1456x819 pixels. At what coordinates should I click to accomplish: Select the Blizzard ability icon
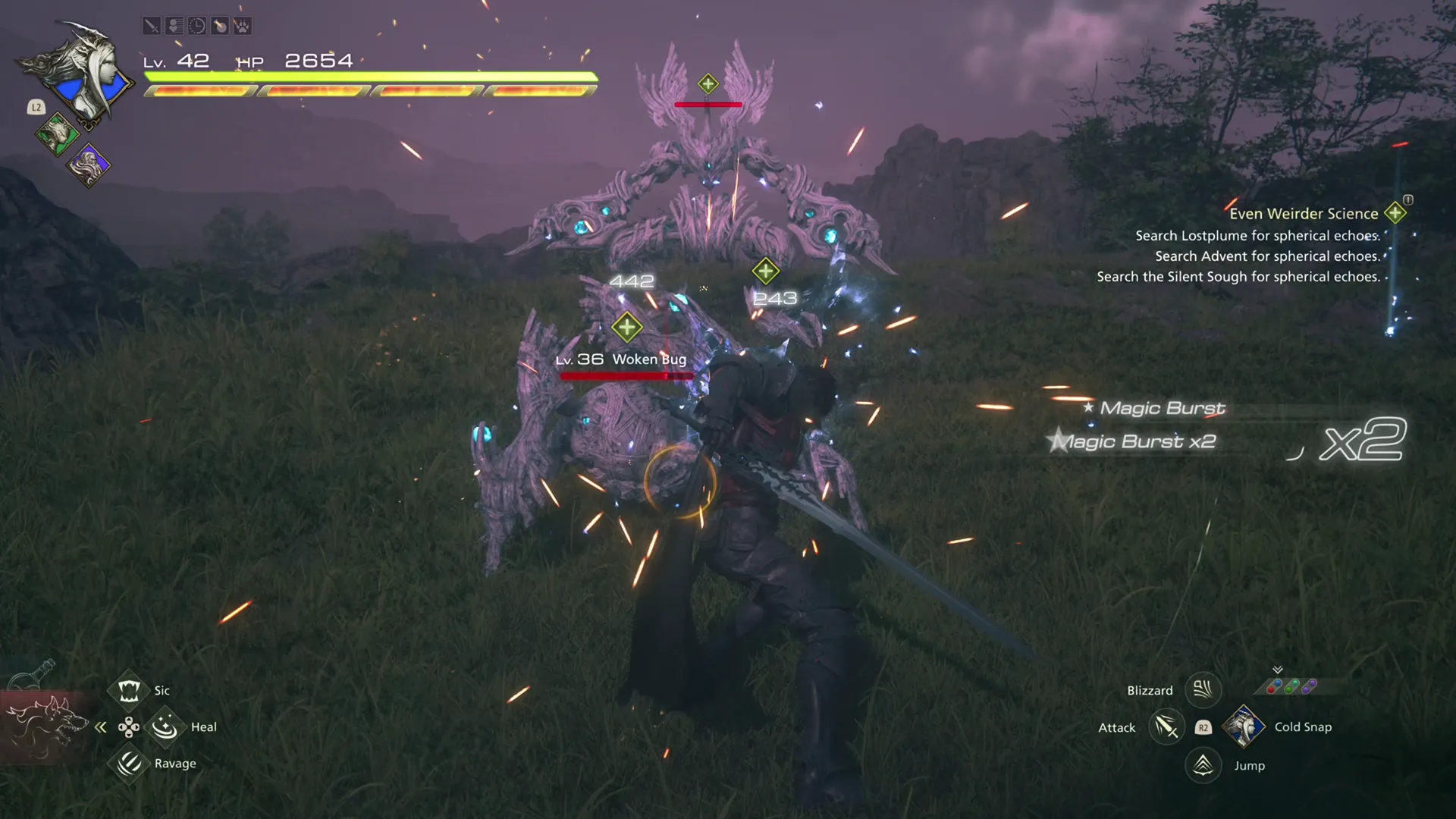click(1203, 690)
